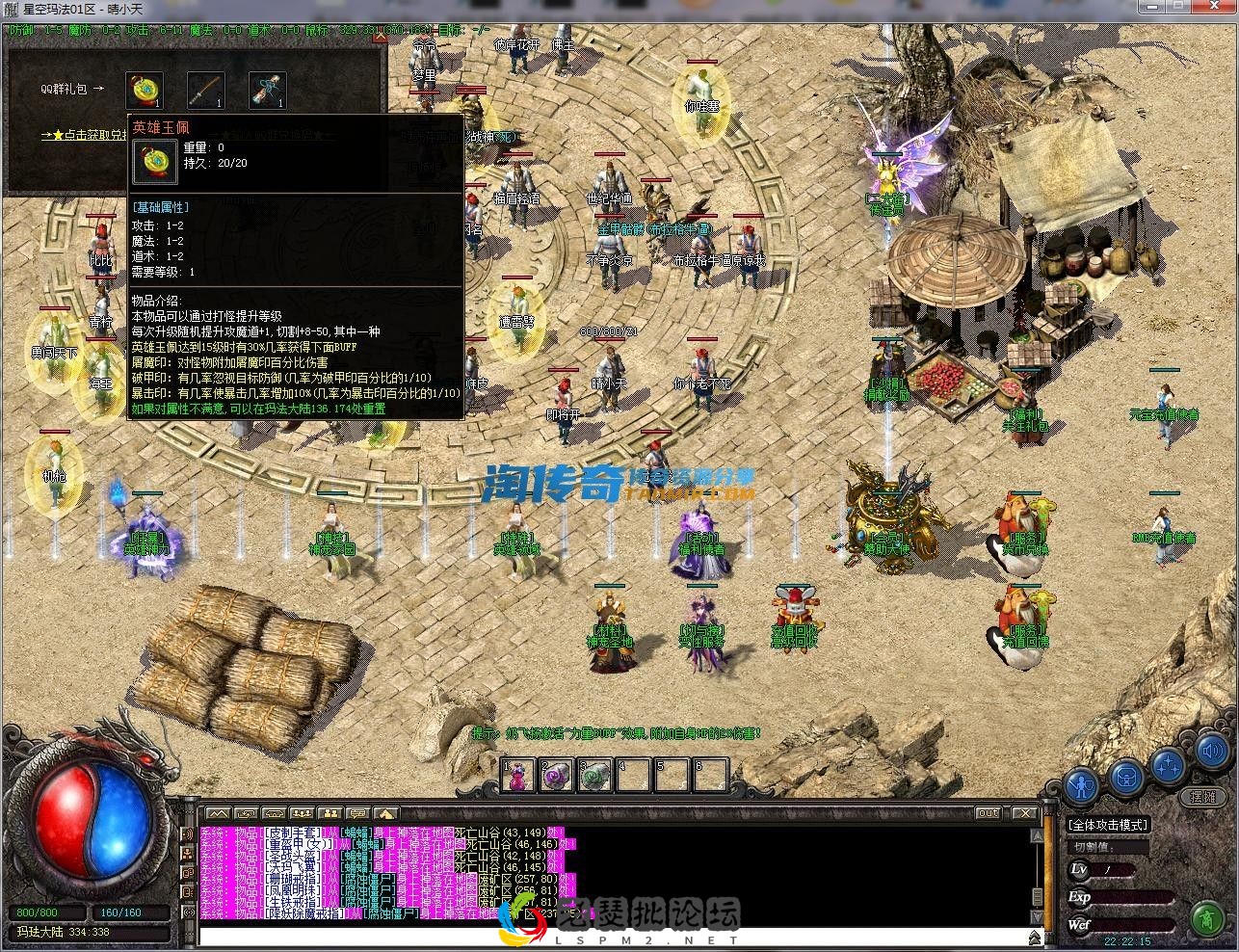Expand chat history with corner arrow

1034,936
